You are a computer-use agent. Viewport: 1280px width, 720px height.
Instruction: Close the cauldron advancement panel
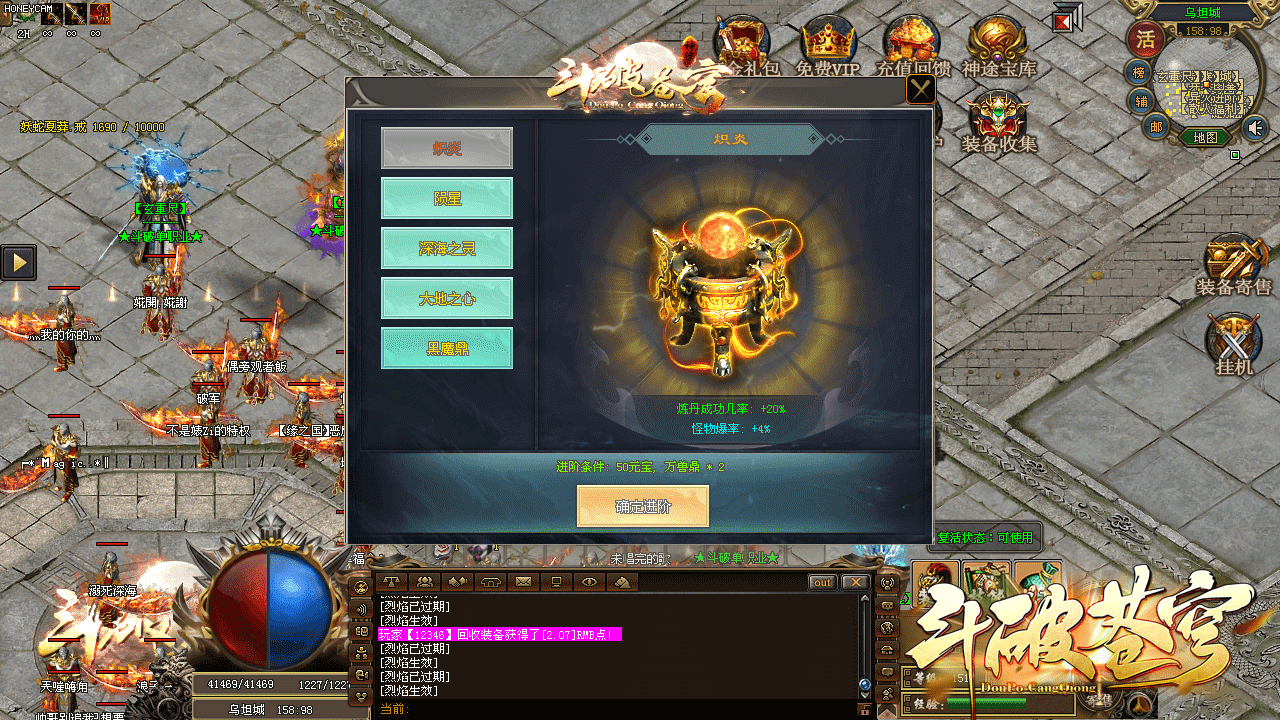[x=920, y=90]
